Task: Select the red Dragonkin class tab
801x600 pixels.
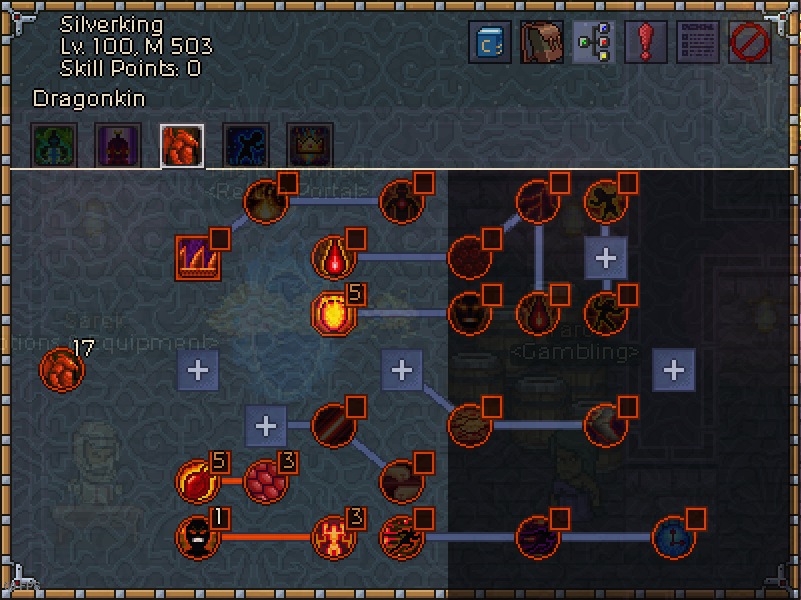Action: pyautogui.click(x=182, y=146)
